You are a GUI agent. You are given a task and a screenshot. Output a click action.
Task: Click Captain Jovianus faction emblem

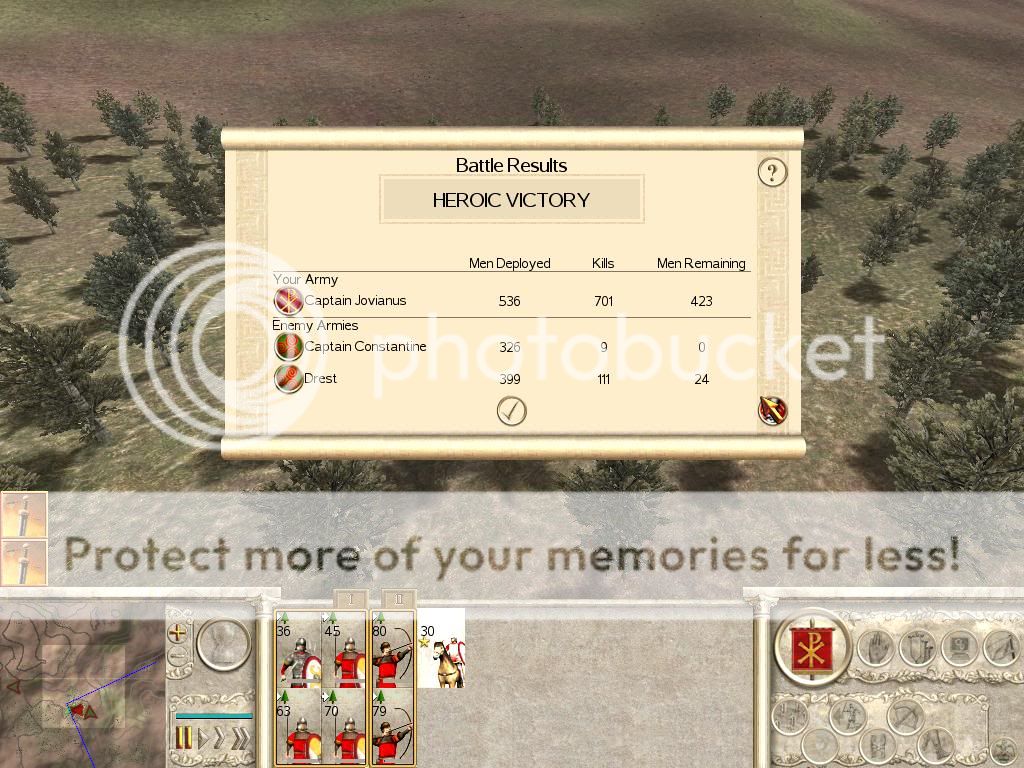coord(288,301)
